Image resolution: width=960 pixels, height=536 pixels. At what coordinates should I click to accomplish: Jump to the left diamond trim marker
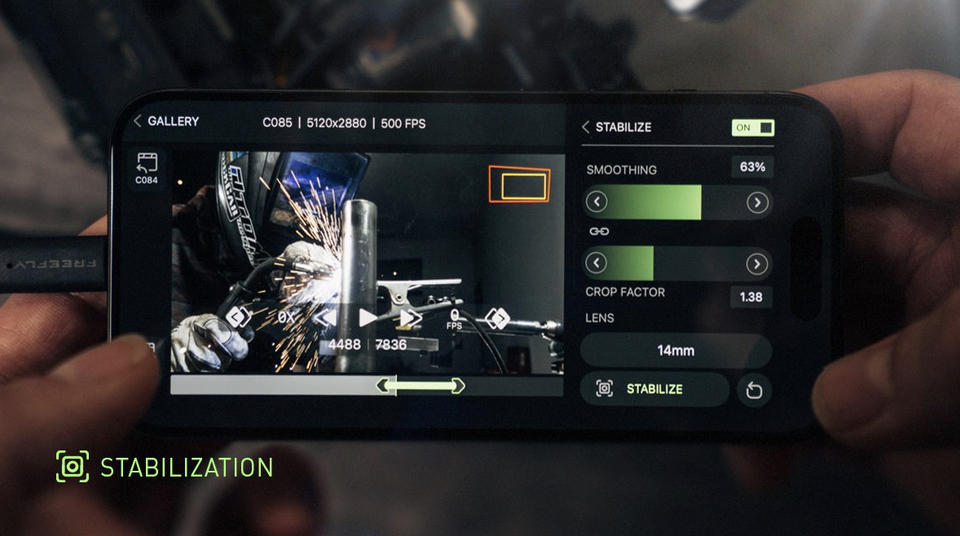pyautogui.click(x=238, y=317)
